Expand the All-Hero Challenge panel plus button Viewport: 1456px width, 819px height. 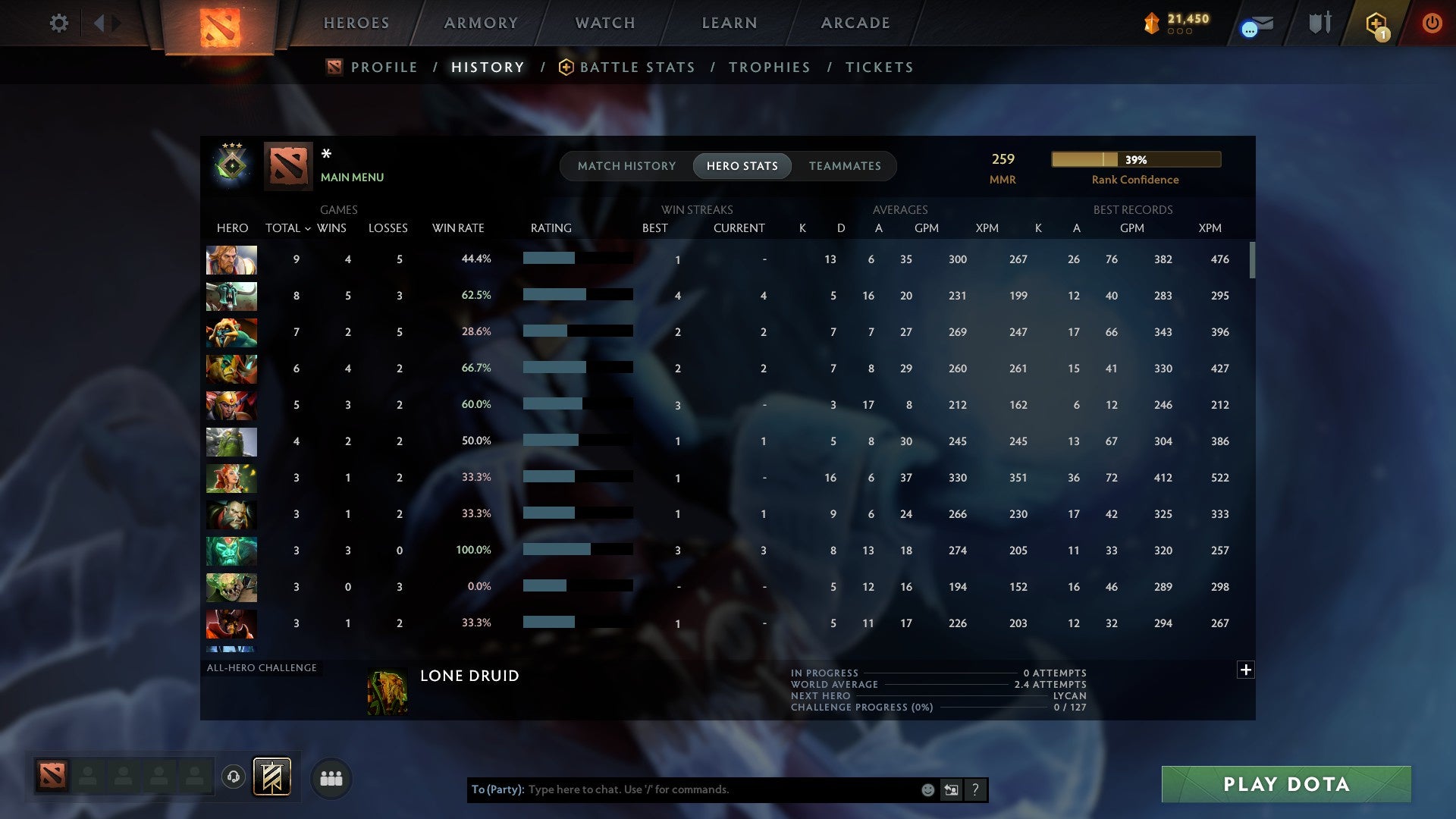point(1244,670)
